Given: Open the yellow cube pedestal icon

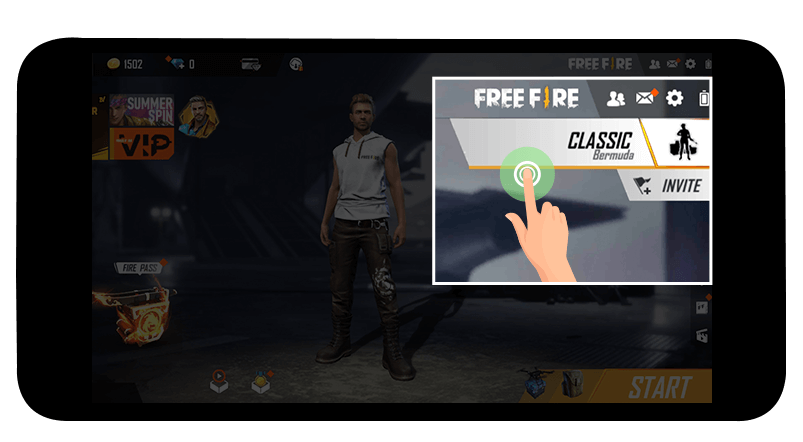Looking at the screenshot, I should click(262, 381).
